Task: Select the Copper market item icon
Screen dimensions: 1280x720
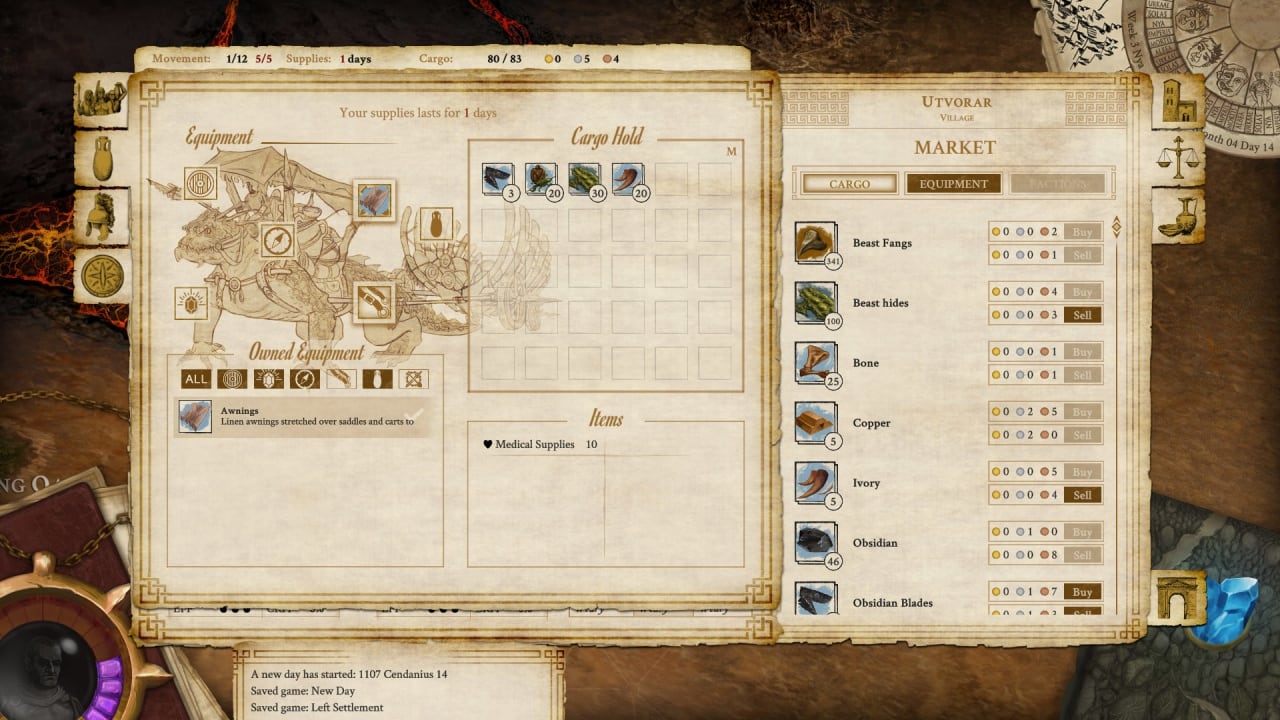Action: 815,423
